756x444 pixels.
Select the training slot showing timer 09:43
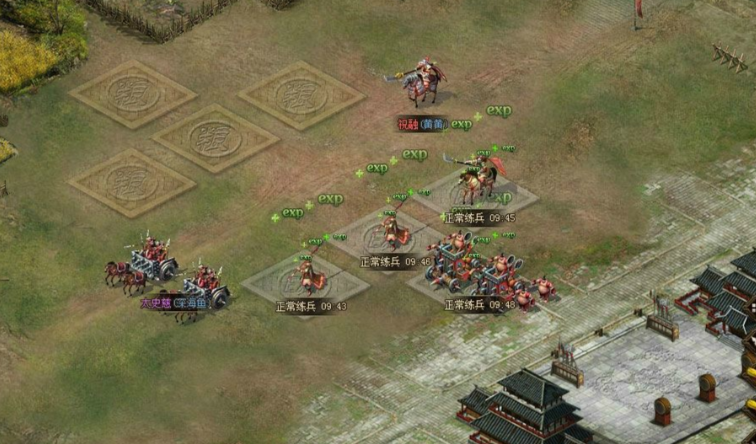click(x=307, y=283)
